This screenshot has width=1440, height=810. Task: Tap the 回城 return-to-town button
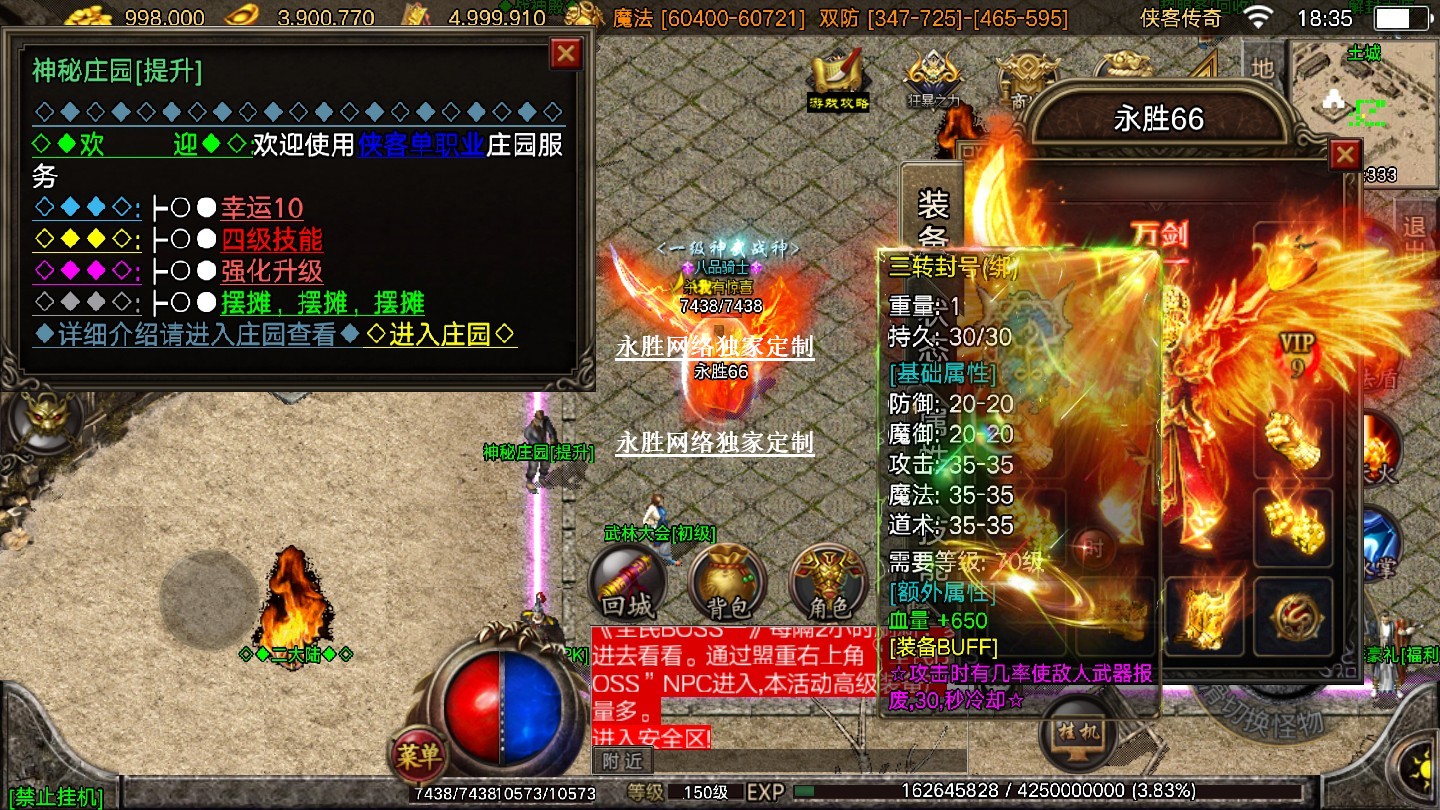(627, 582)
